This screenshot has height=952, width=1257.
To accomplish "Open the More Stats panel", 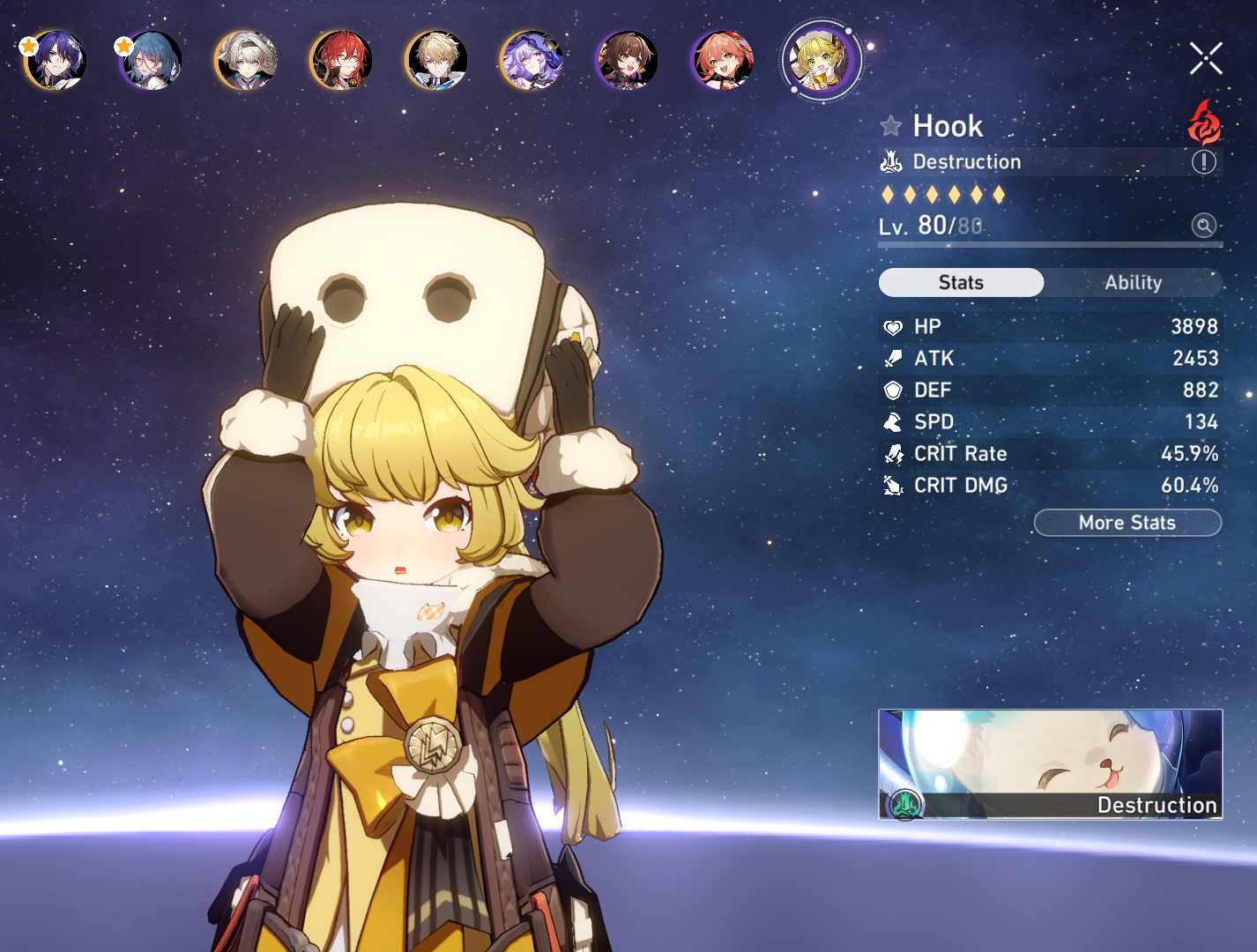I will tap(1127, 523).
